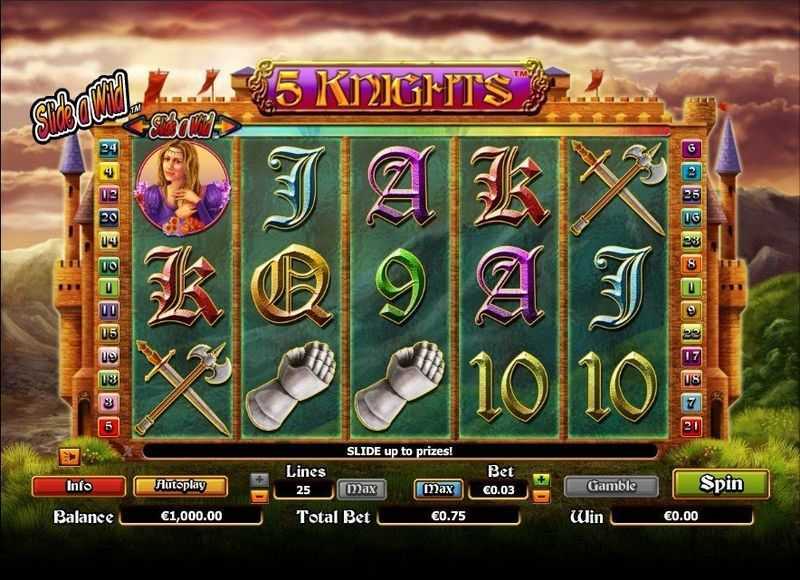Viewport: 800px width, 580px height.
Task: Increase the number of lines with the plus
Action: coord(259,479)
